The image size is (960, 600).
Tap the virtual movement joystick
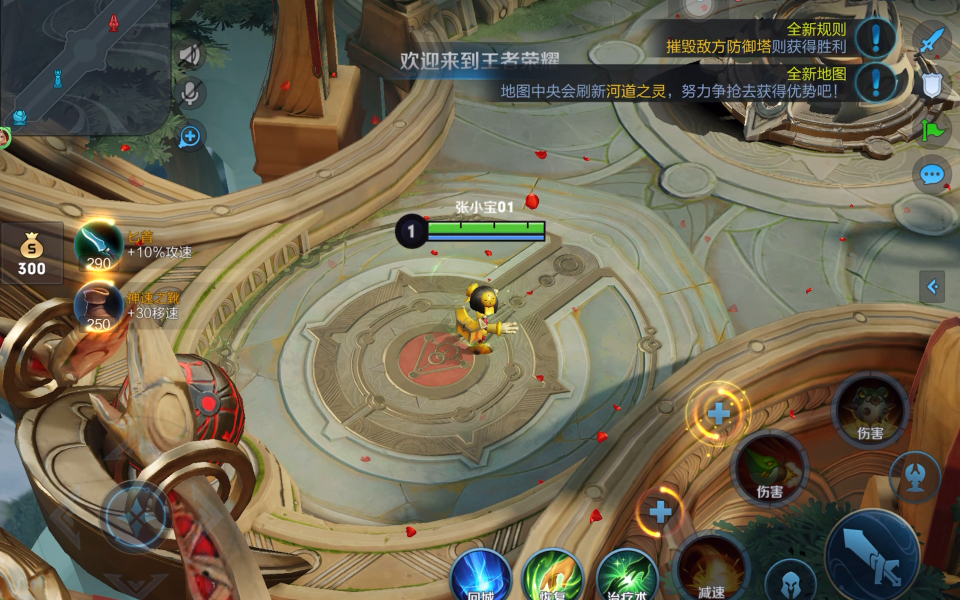pyautogui.click(x=137, y=514)
